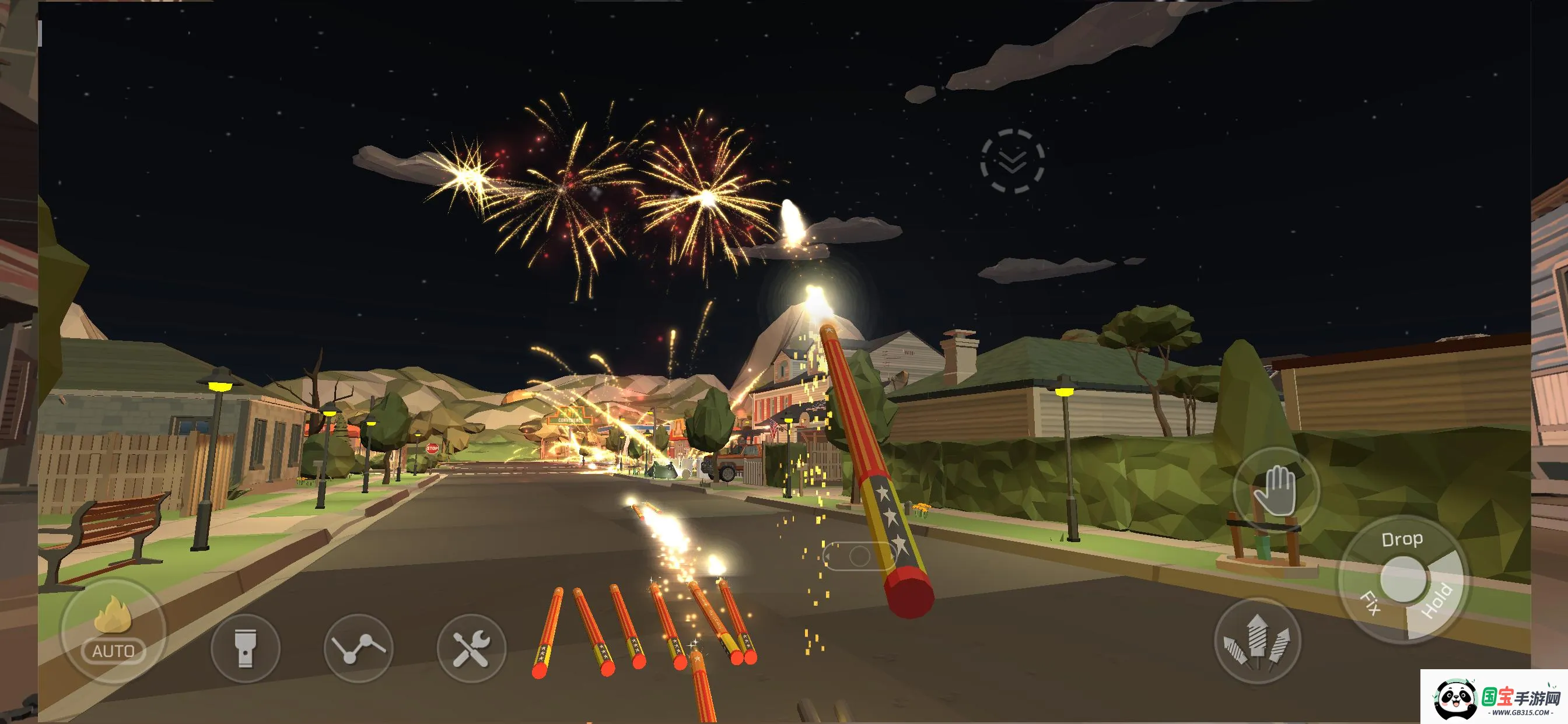Tap the dashed circle down-chevron button
The width and height of the screenshot is (1568, 724).
pyautogui.click(x=1012, y=161)
